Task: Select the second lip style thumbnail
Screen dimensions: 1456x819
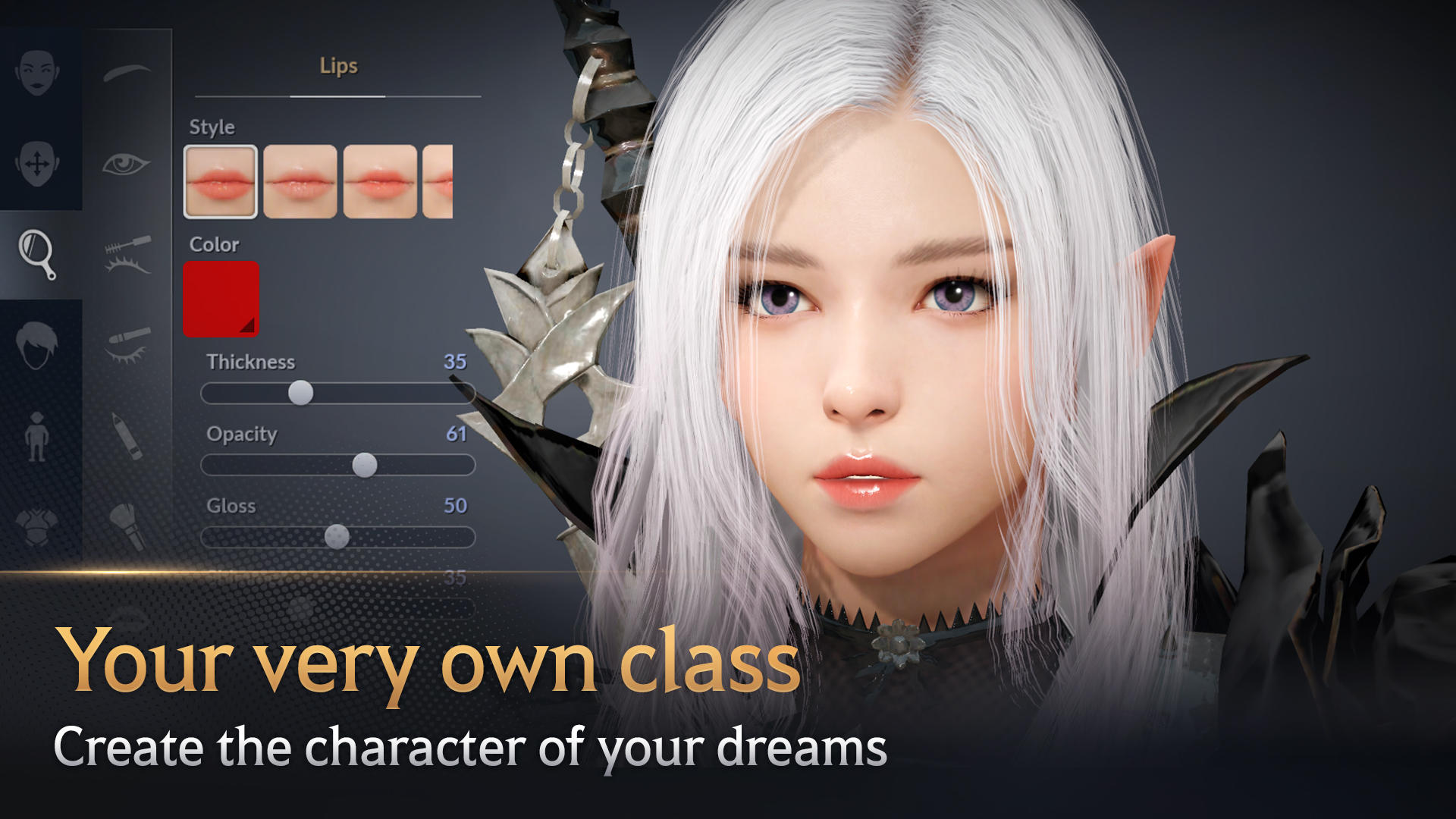Action: [299, 180]
